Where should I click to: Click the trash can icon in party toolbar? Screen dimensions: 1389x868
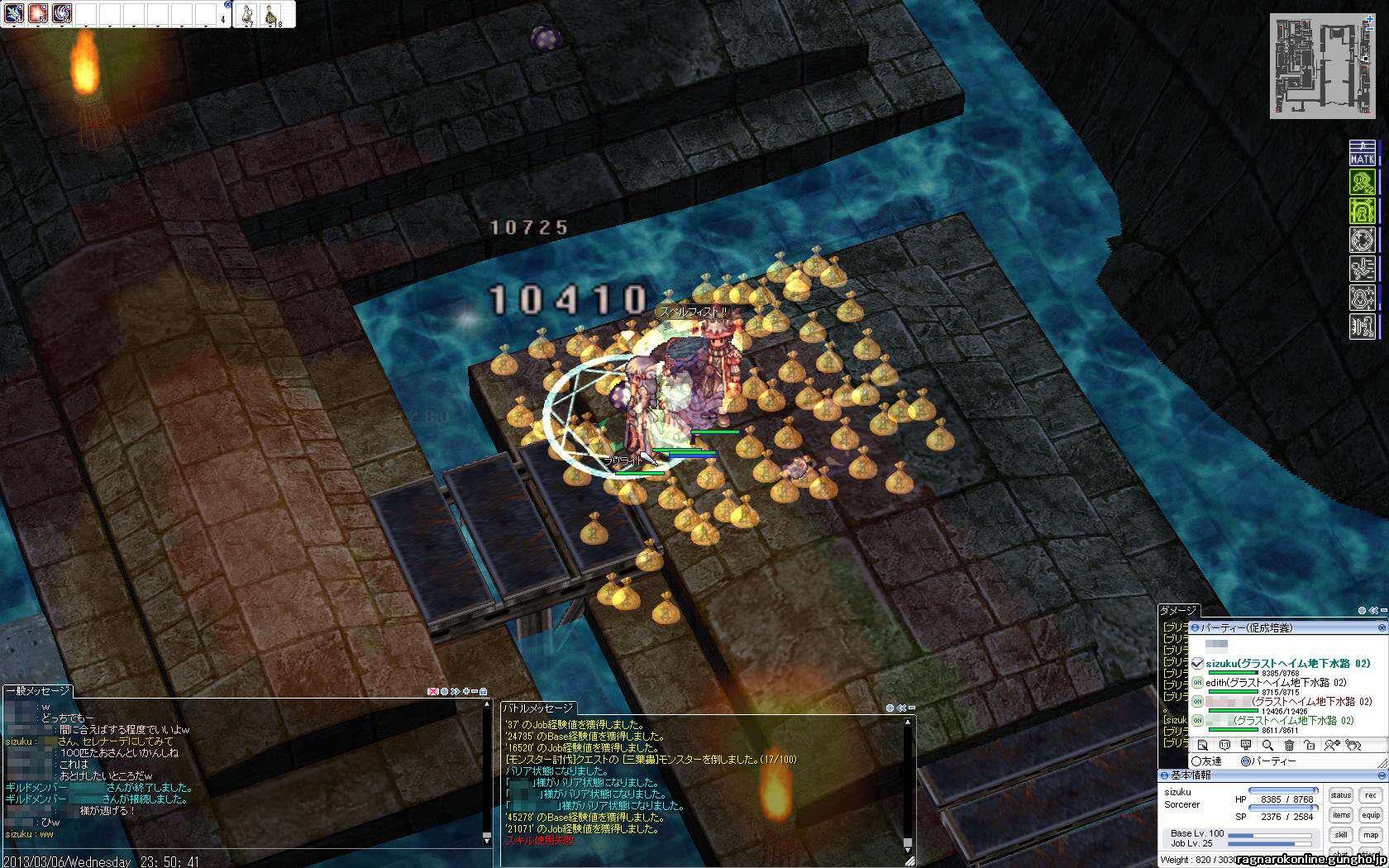(1288, 746)
